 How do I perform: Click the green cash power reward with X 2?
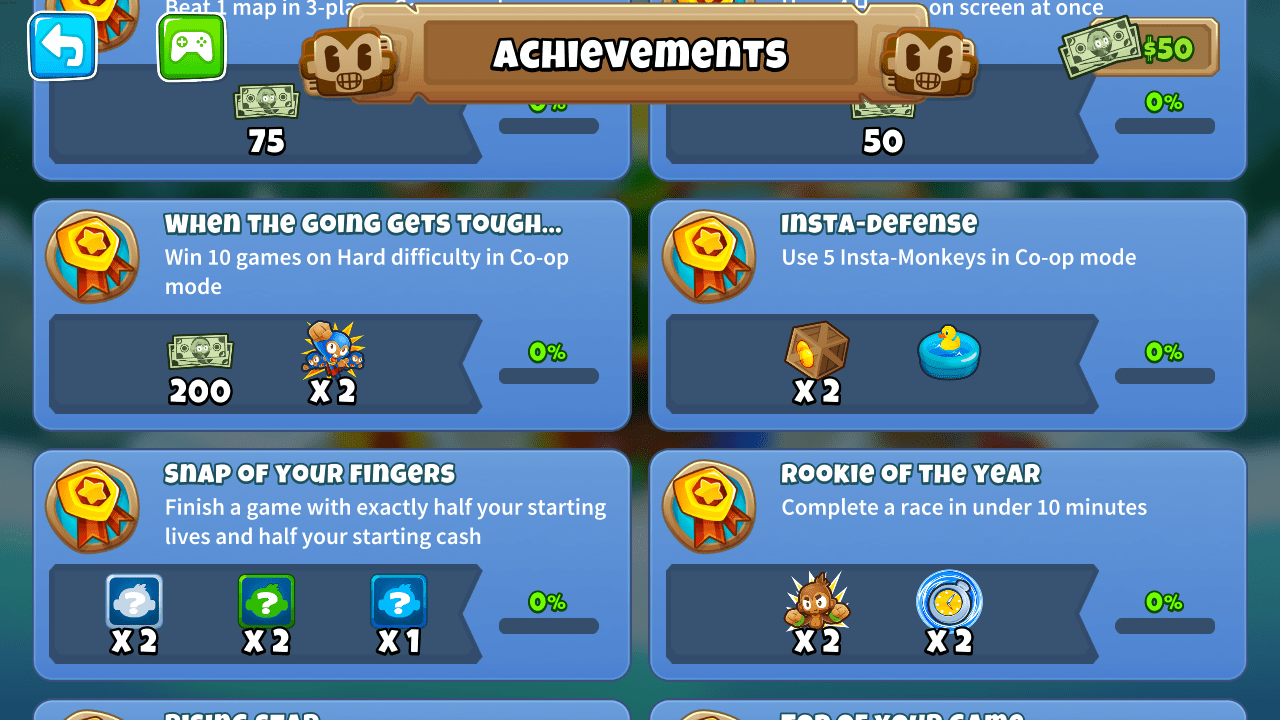pos(266,602)
